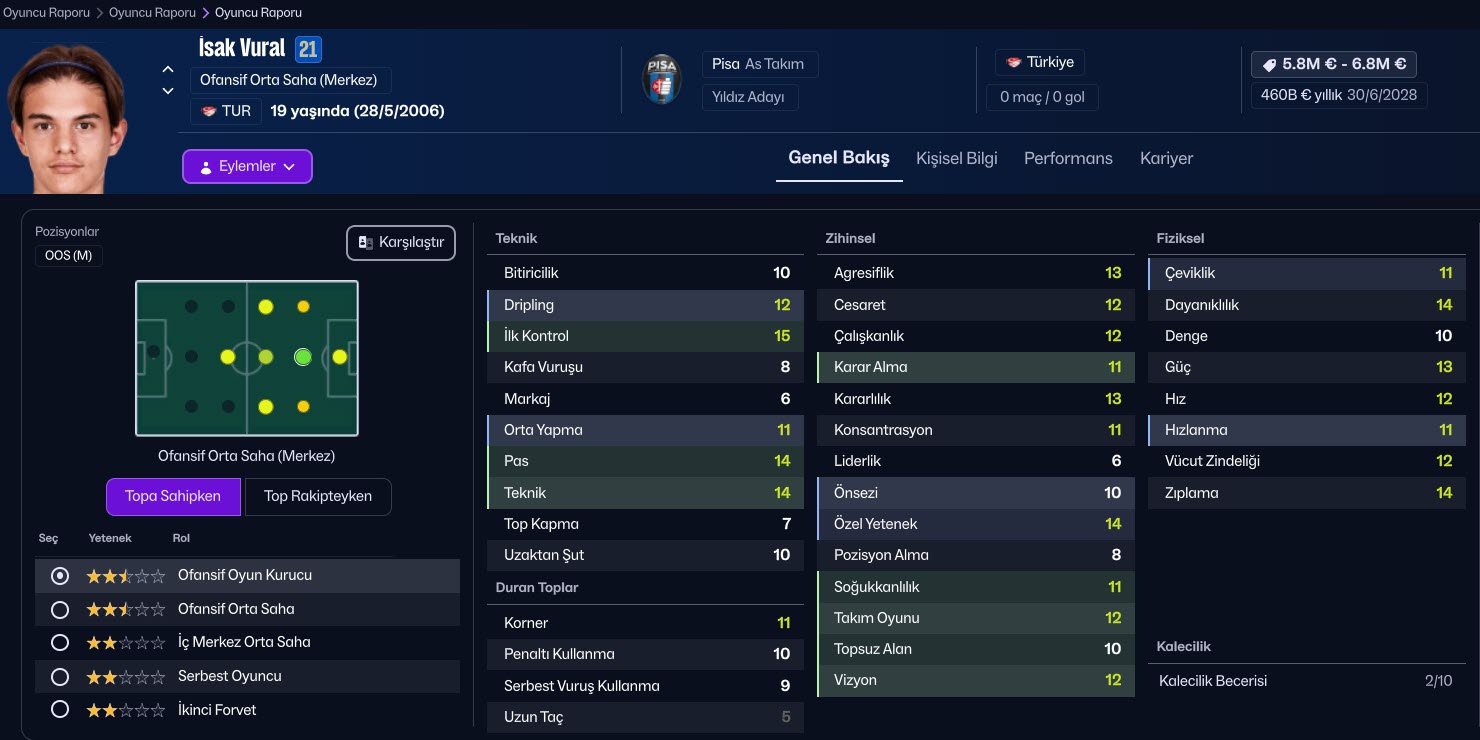
Task: Select the Ofansif Oyun Kurucu role
Action: point(60,576)
